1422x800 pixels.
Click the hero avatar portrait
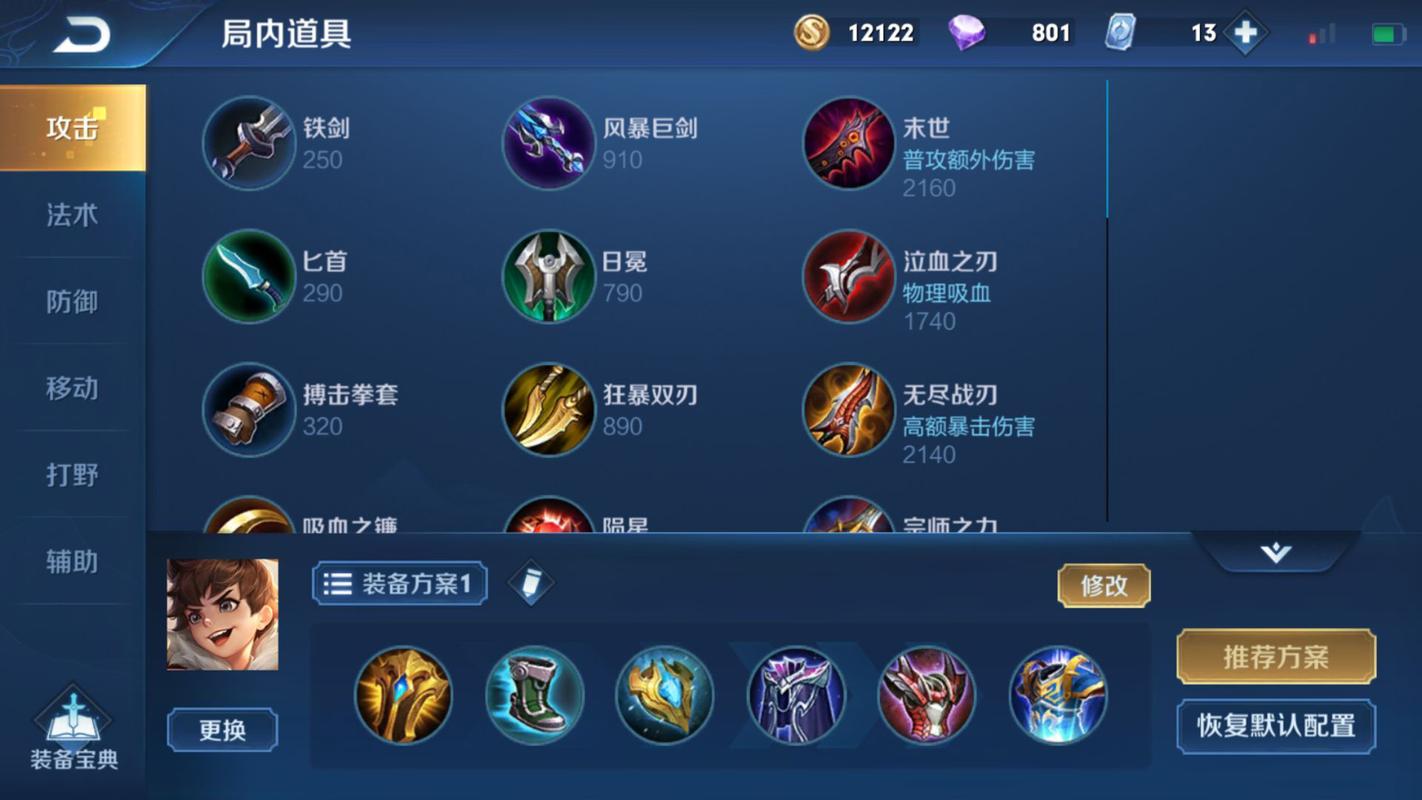click(222, 612)
